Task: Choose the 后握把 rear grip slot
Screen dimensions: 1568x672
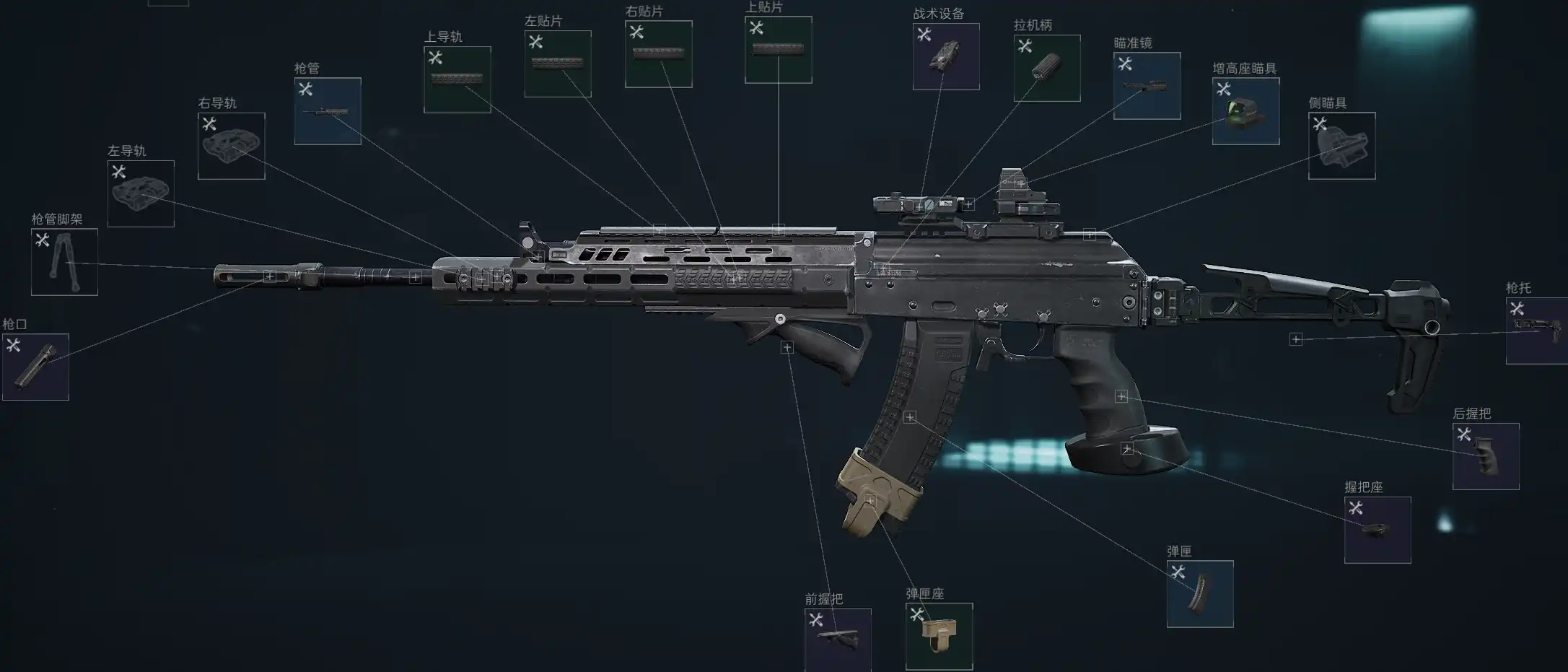Action: 1486,456
